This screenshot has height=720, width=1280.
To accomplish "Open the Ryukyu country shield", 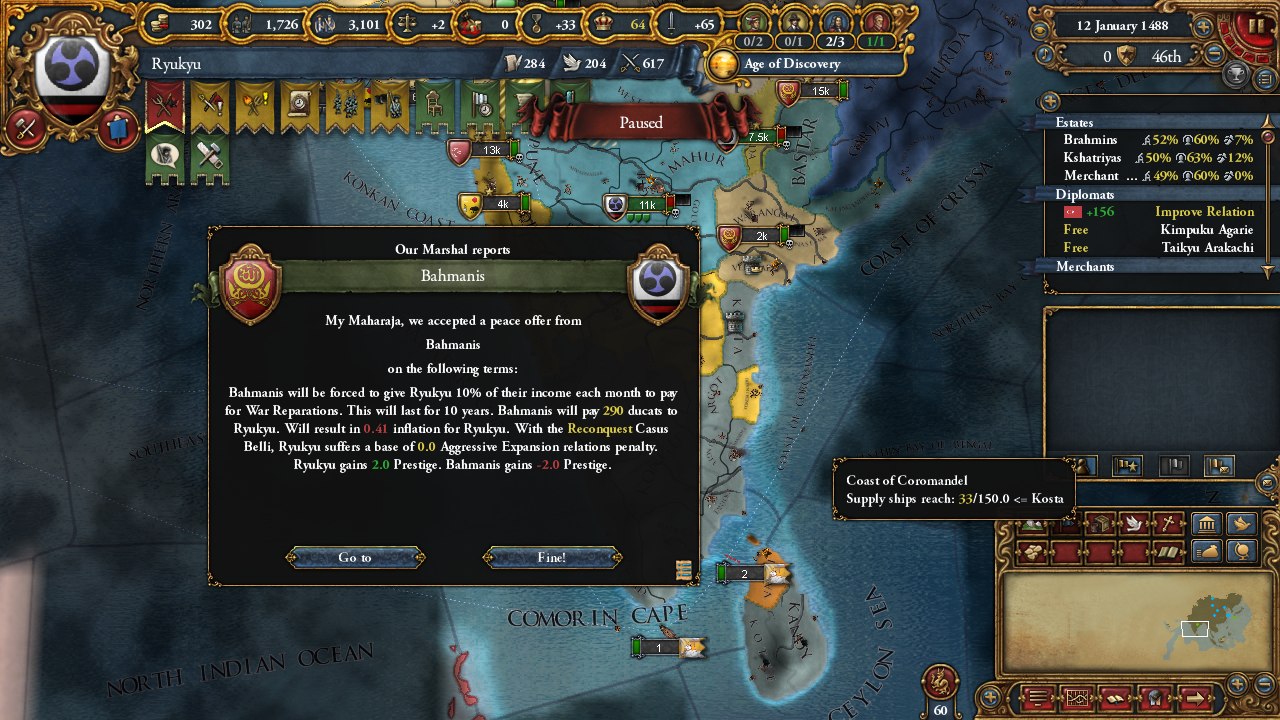I will [72, 80].
